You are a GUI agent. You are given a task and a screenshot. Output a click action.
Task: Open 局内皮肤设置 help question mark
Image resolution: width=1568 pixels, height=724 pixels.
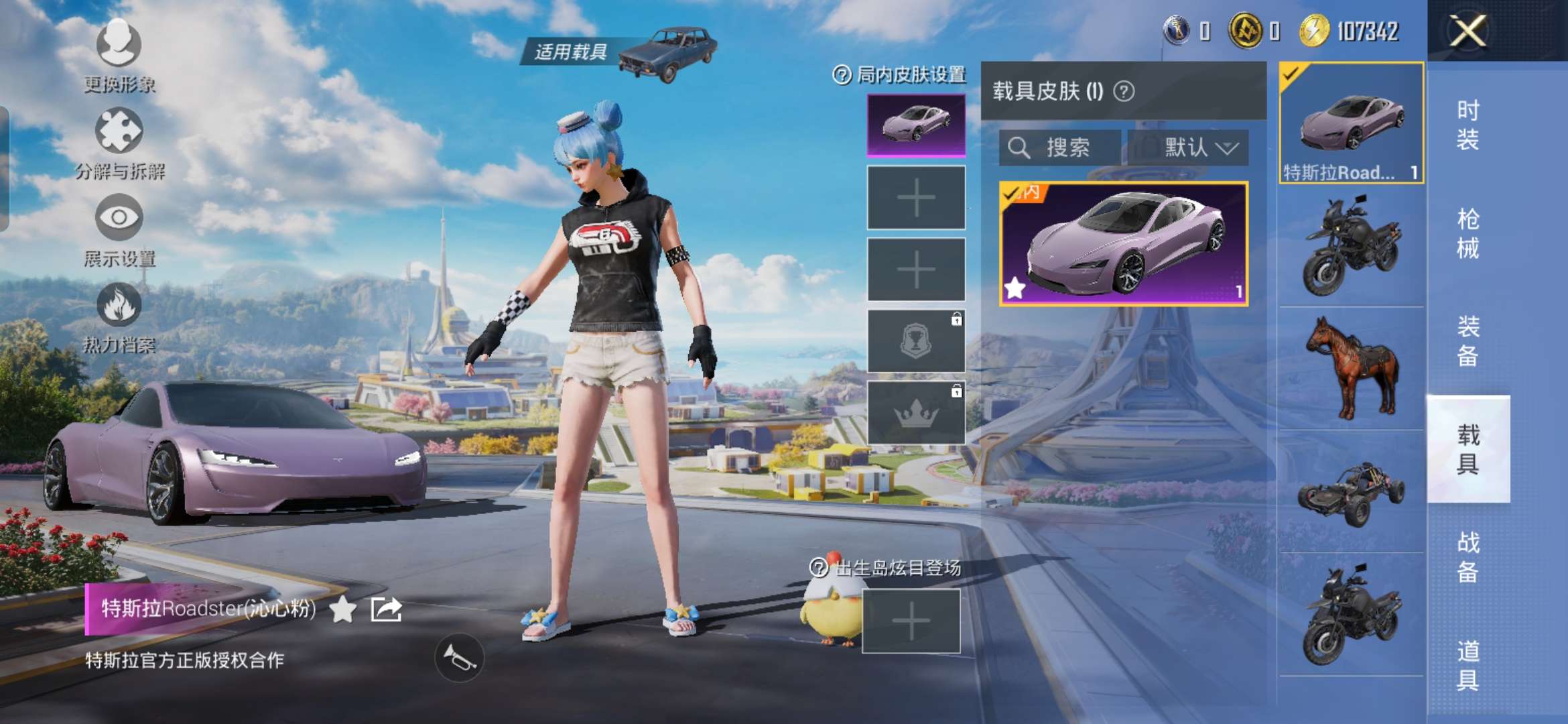tap(842, 74)
